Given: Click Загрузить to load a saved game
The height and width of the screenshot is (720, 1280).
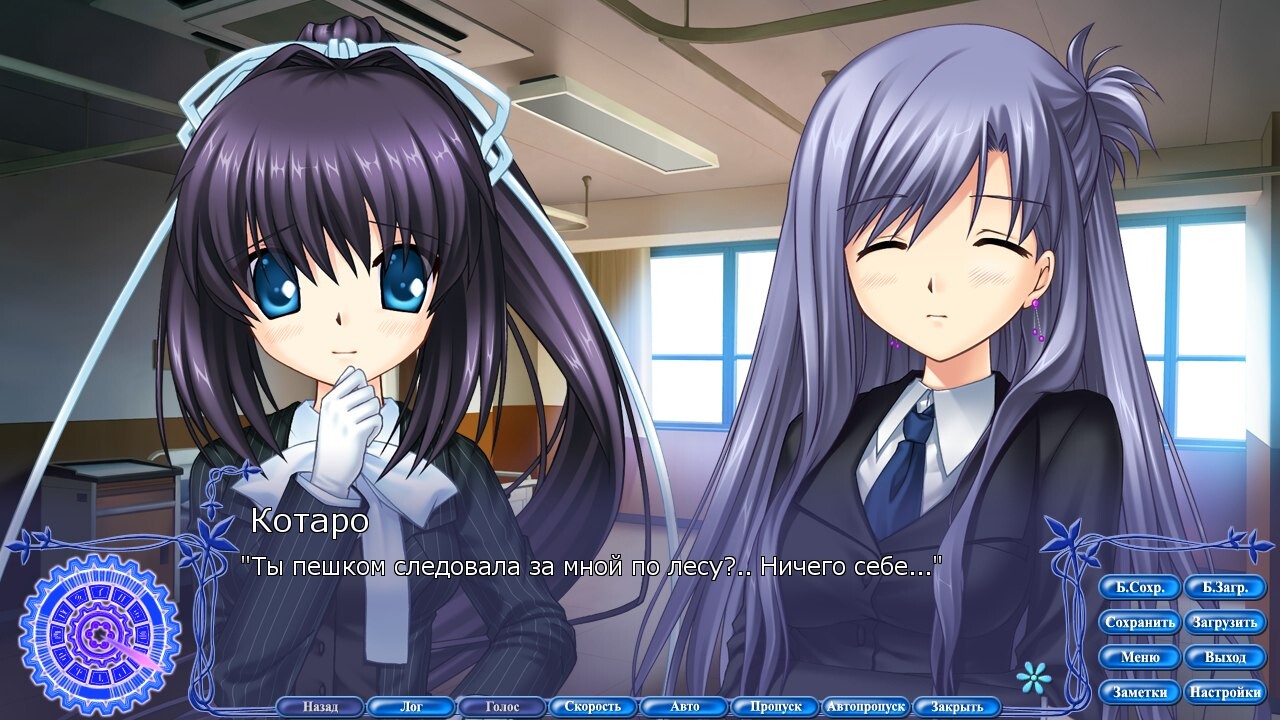Looking at the screenshot, I should click(1225, 622).
